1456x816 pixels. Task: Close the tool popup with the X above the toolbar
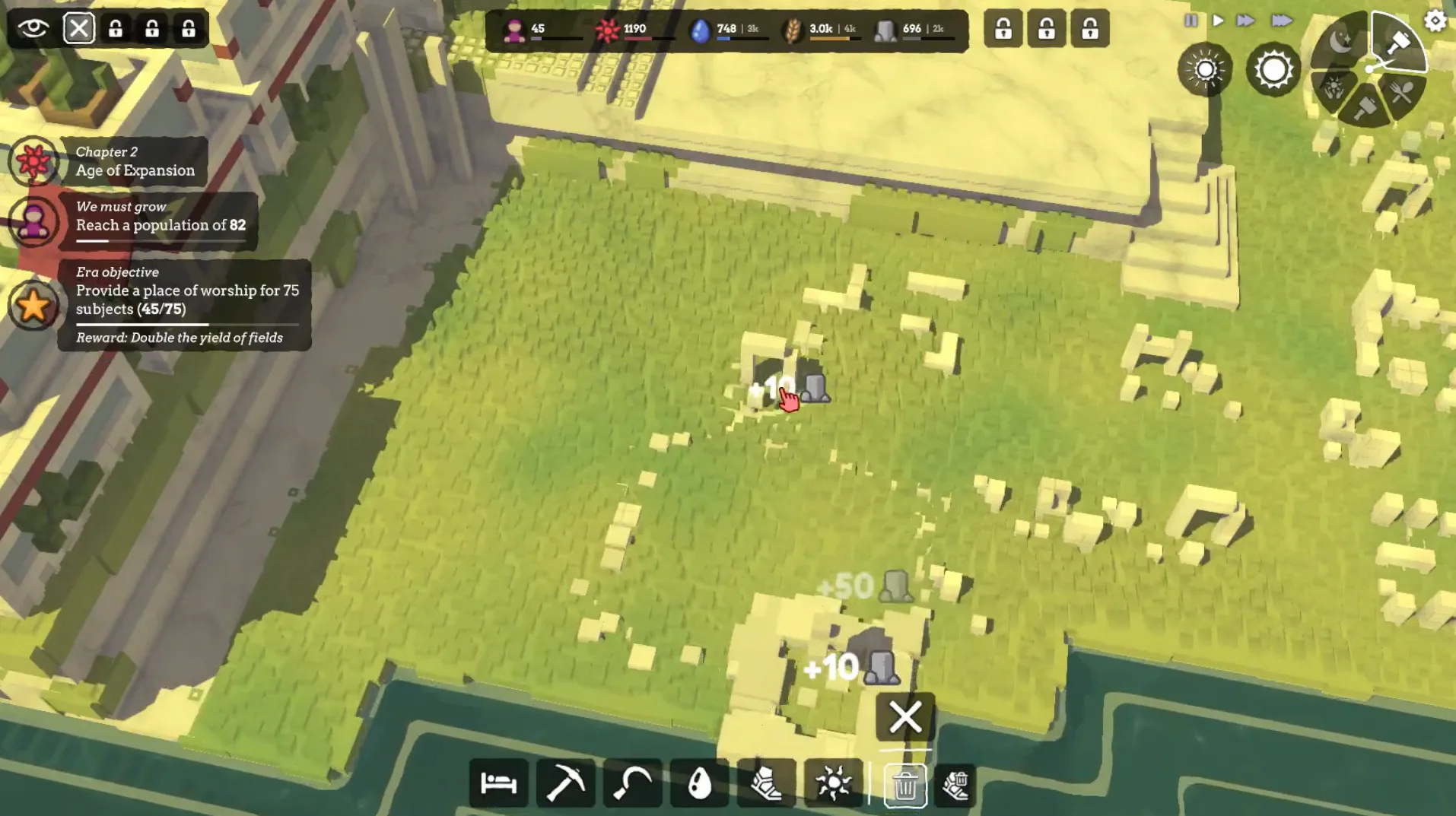(904, 716)
